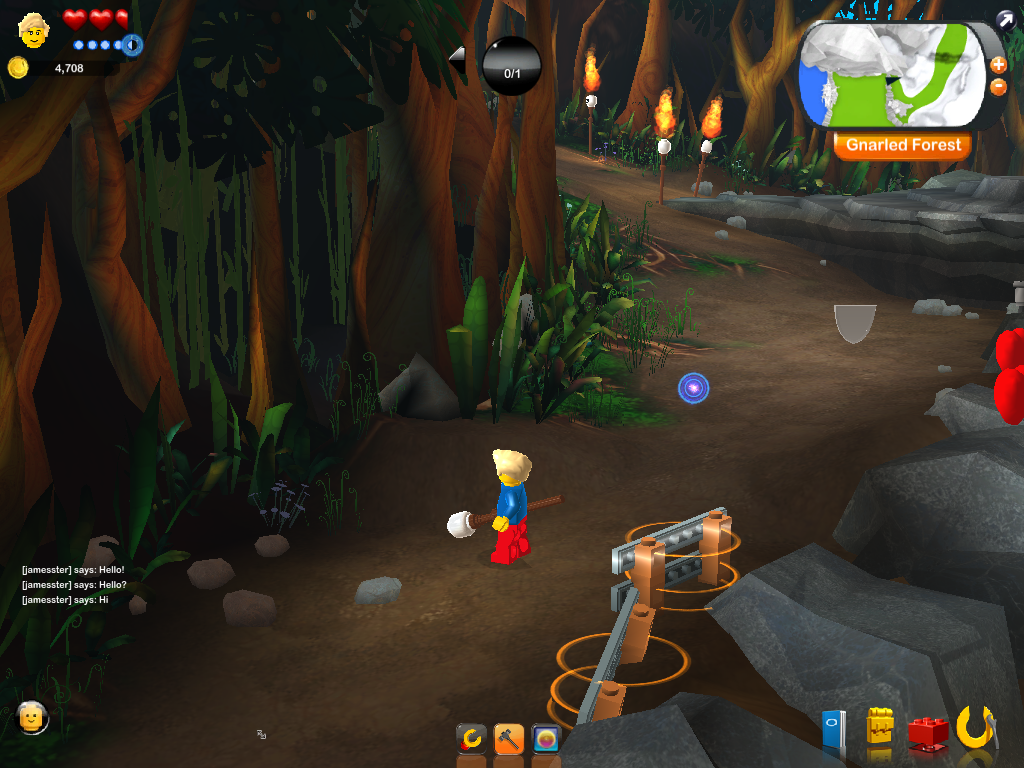Activate the yellow wrench hotbar slot
The width and height of the screenshot is (1024, 768).
(x=471, y=739)
